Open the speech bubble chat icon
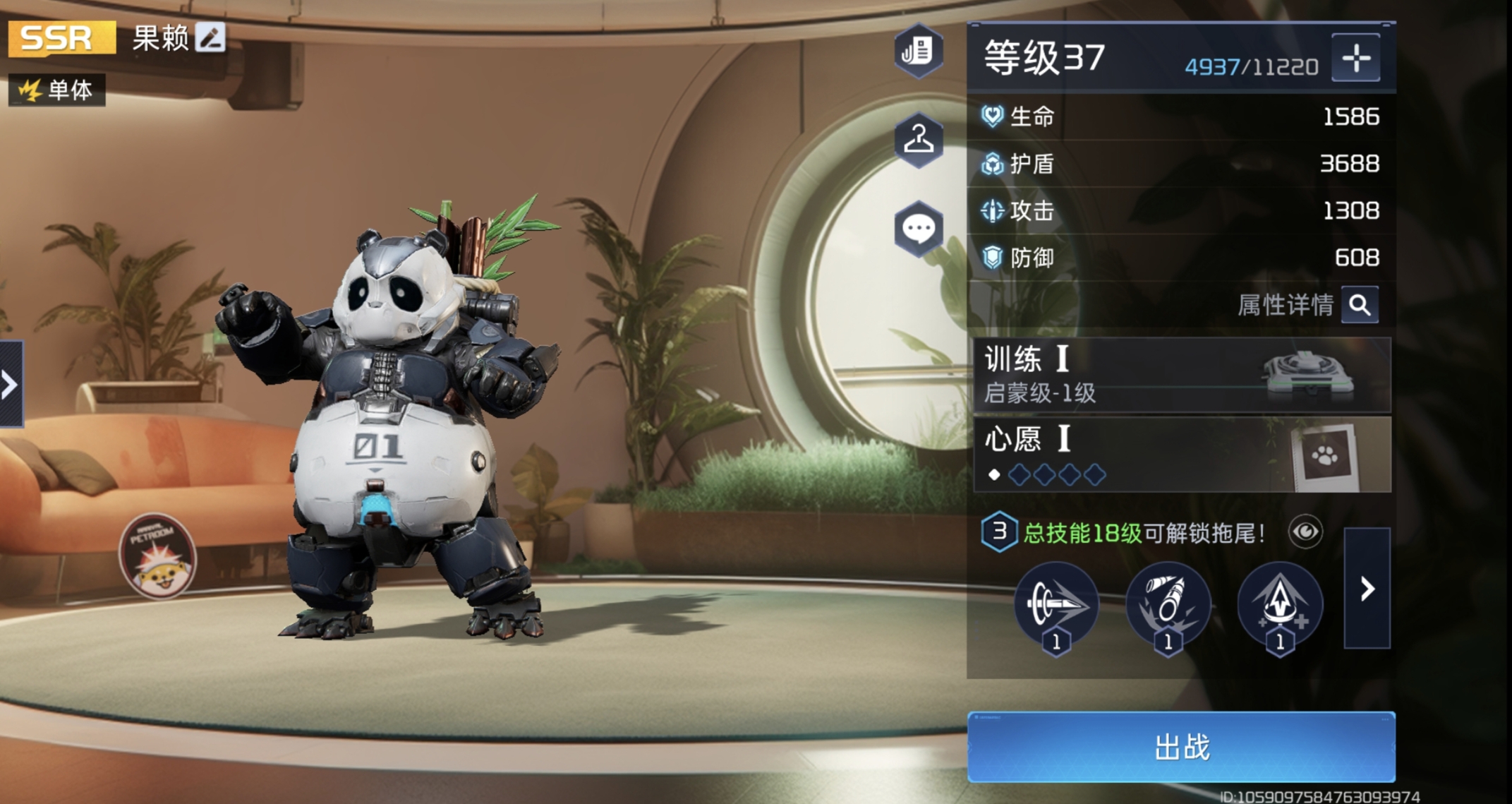Image resolution: width=1512 pixels, height=804 pixels. [918, 229]
